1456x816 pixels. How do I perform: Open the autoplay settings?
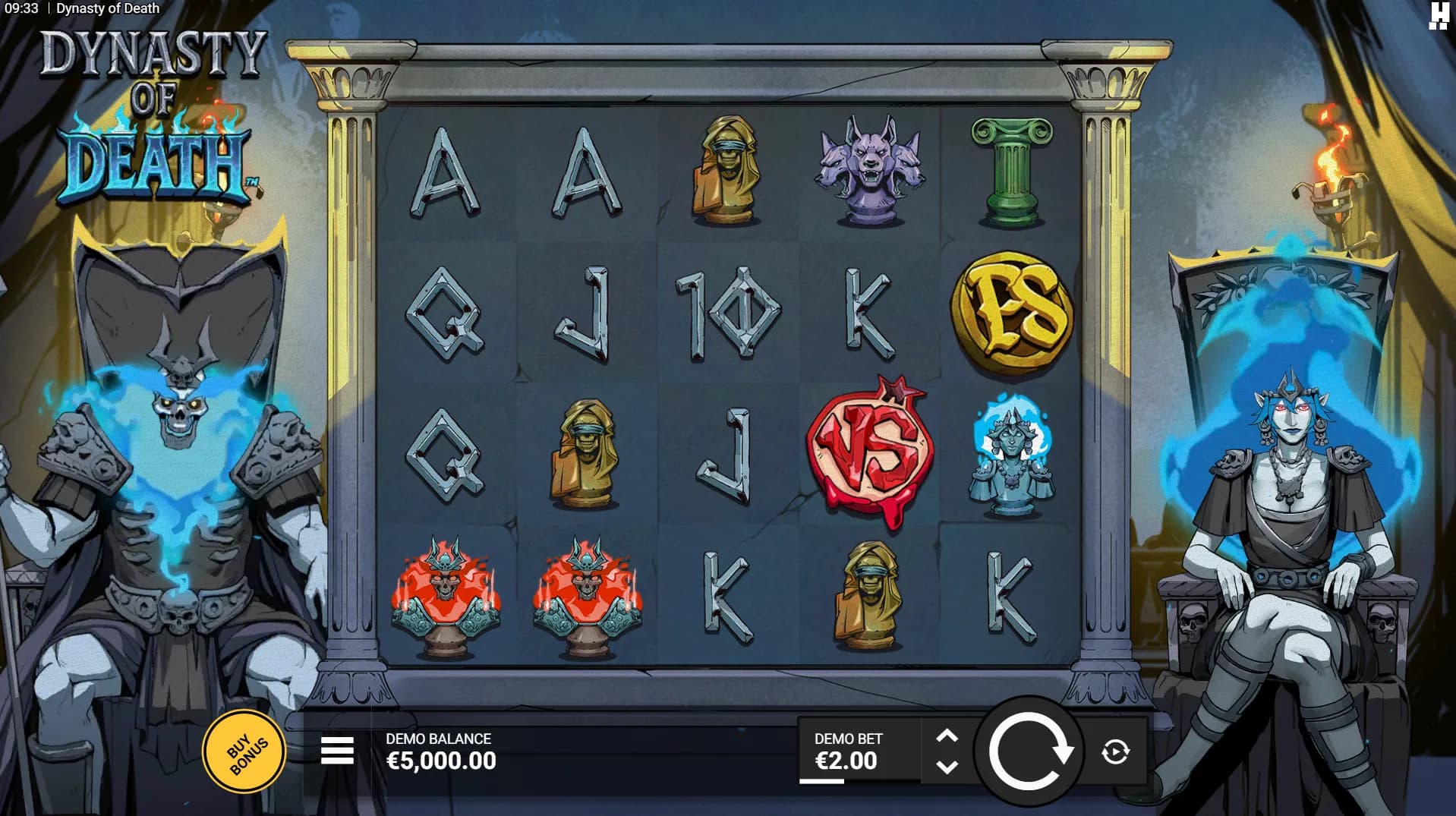pyautogui.click(x=1115, y=752)
